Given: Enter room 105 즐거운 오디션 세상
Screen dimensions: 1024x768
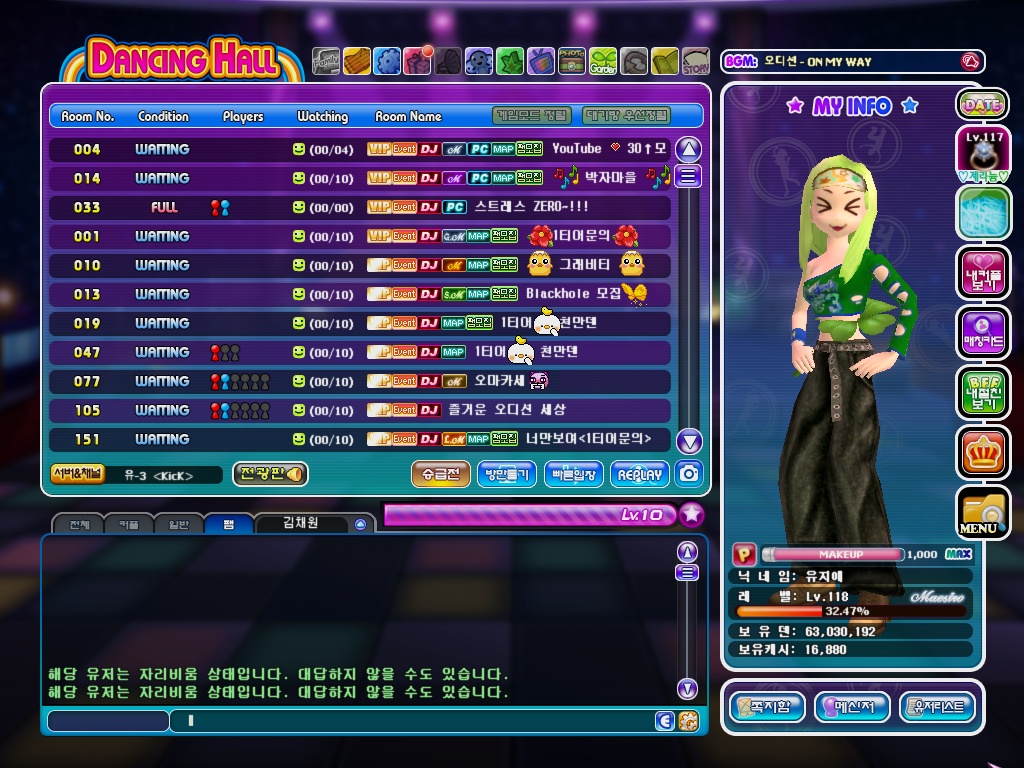Looking at the screenshot, I should pyautogui.click(x=360, y=410).
